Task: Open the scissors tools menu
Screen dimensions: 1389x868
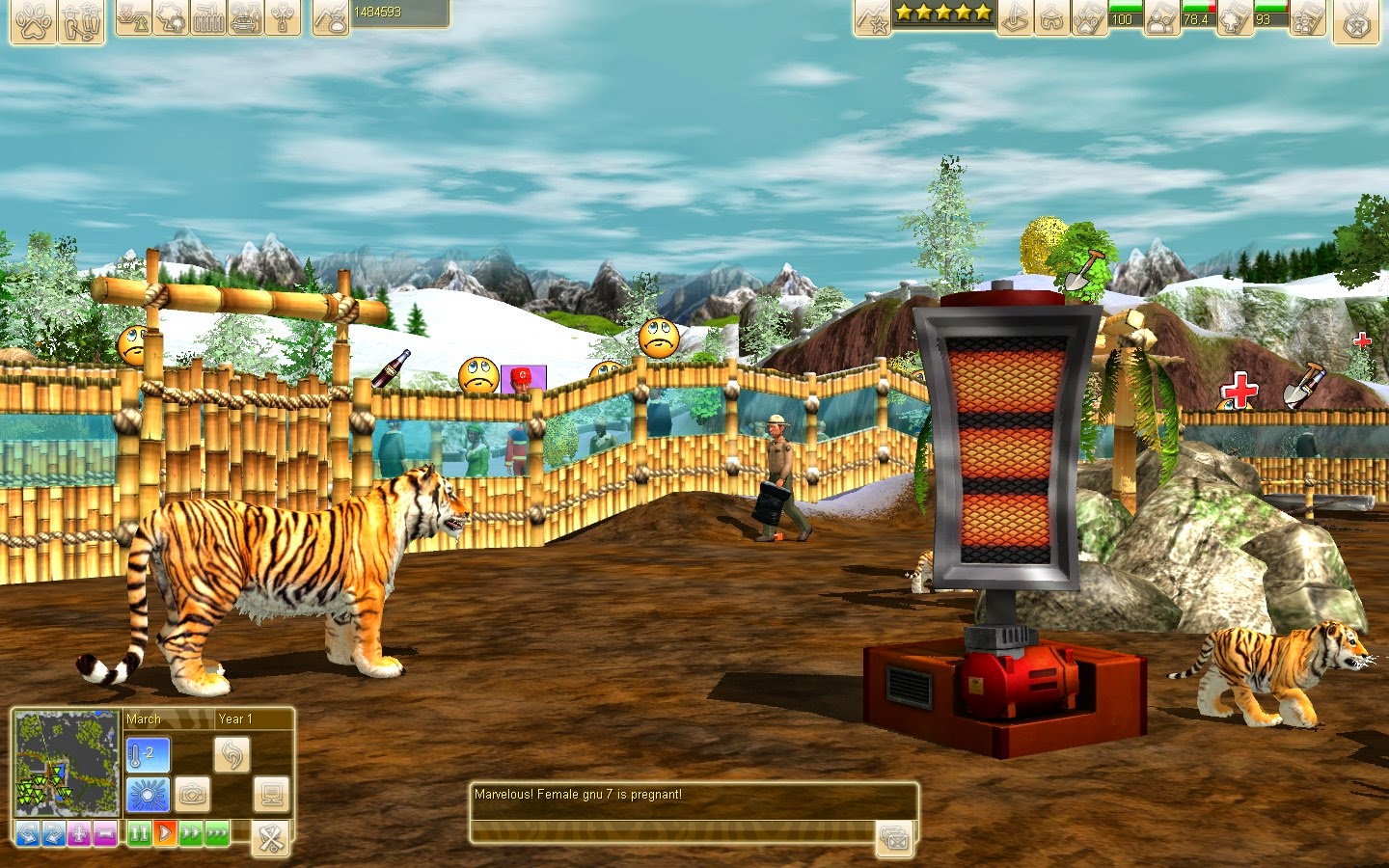Action: (x=269, y=837)
